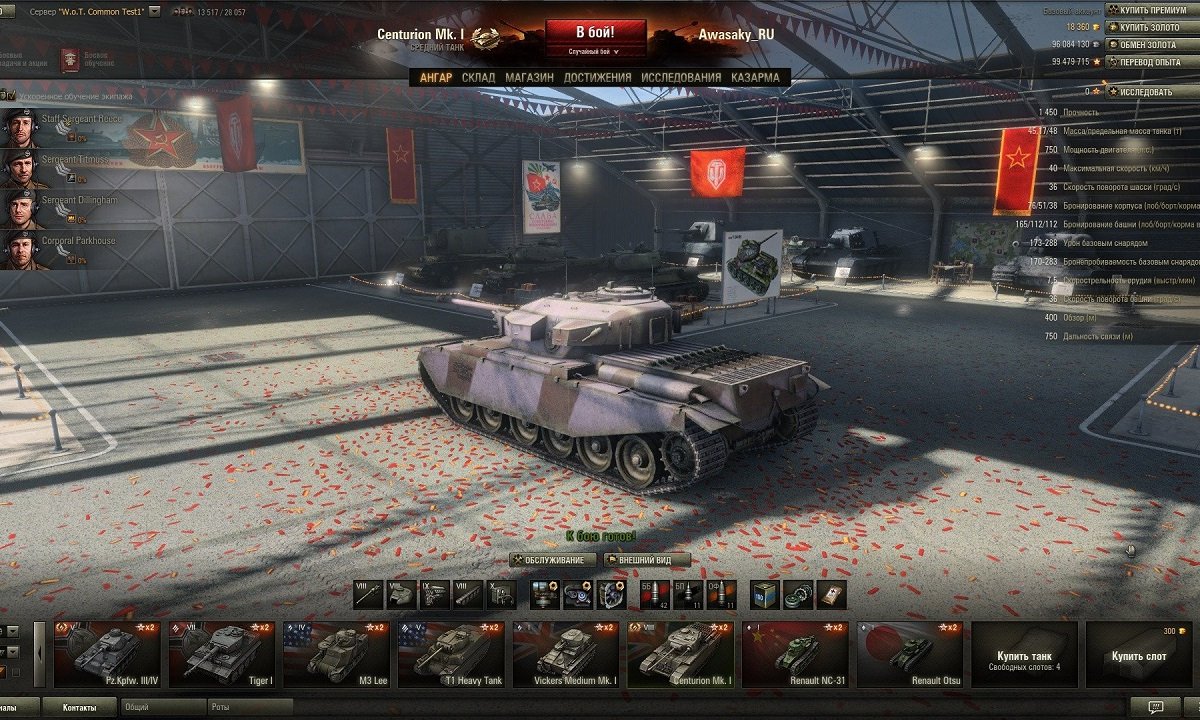Image resolution: width=1200 pixels, height=720 pixels.
Task: Open the ВНЕШНИЙ ВИД customization
Action: click(650, 560)
